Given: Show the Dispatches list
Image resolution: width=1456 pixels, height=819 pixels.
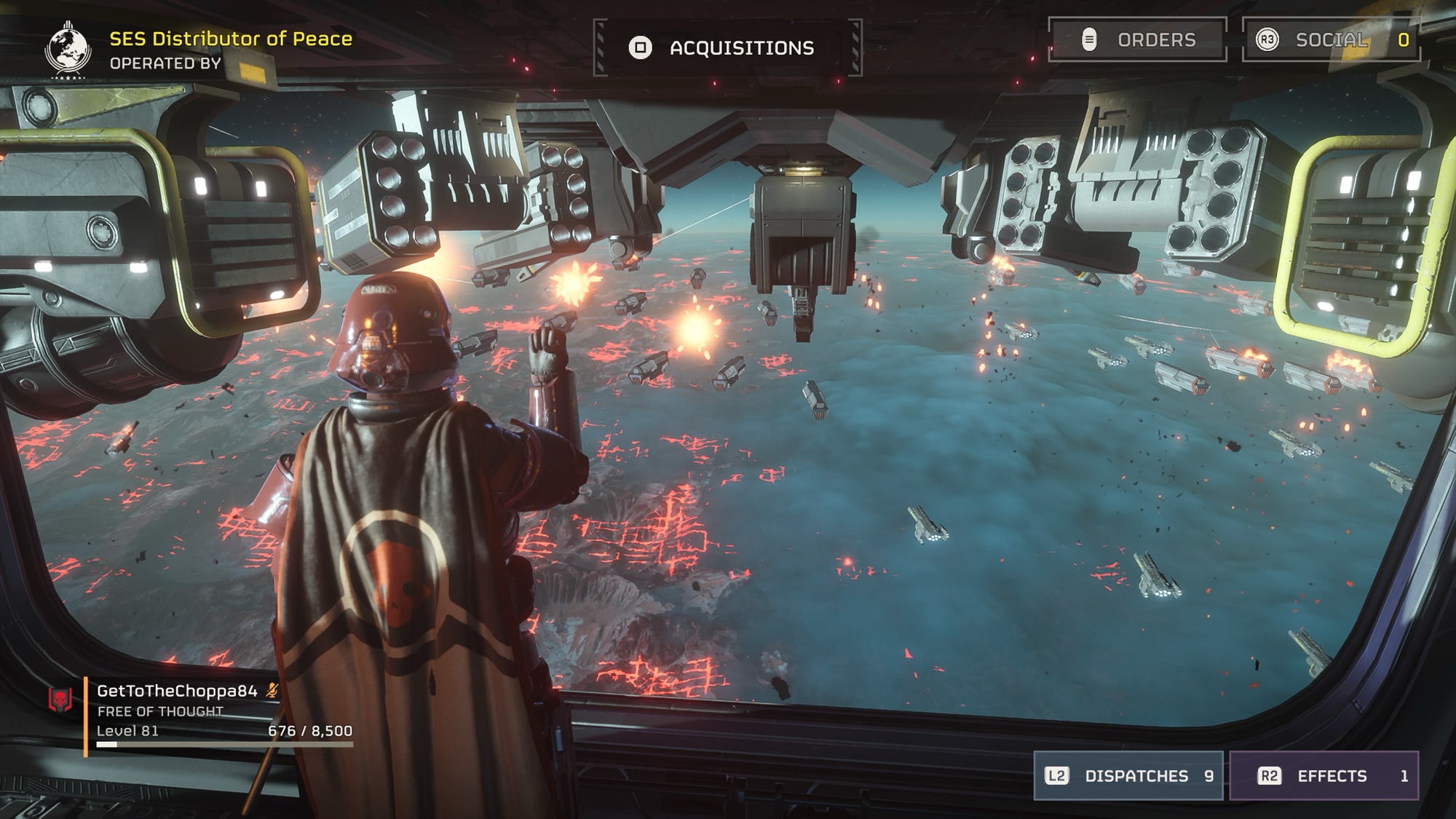Looking at the screenshot, I should point(1128,776).
